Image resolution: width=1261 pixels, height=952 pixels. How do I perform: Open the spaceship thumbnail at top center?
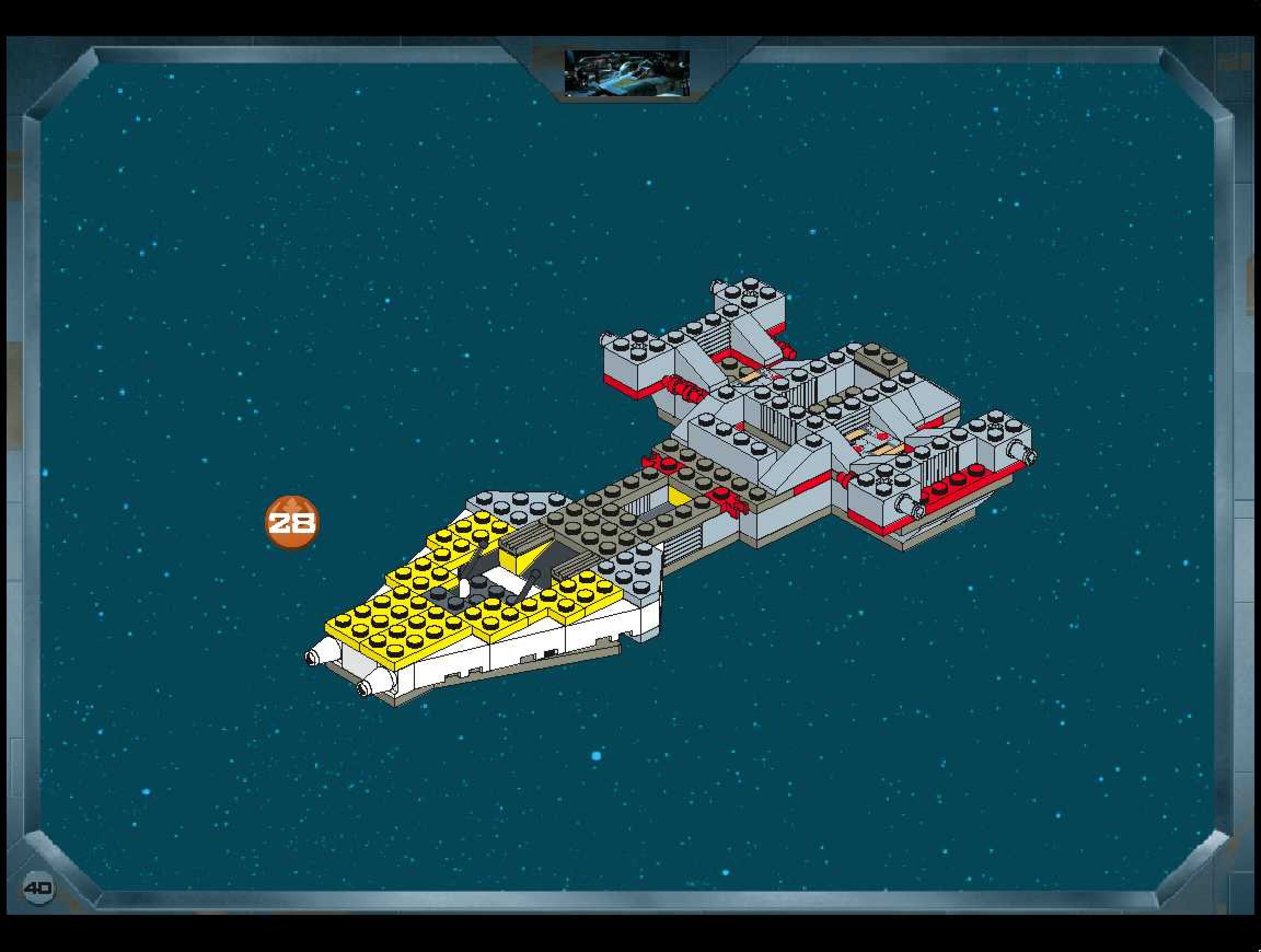tap(627, 73)
